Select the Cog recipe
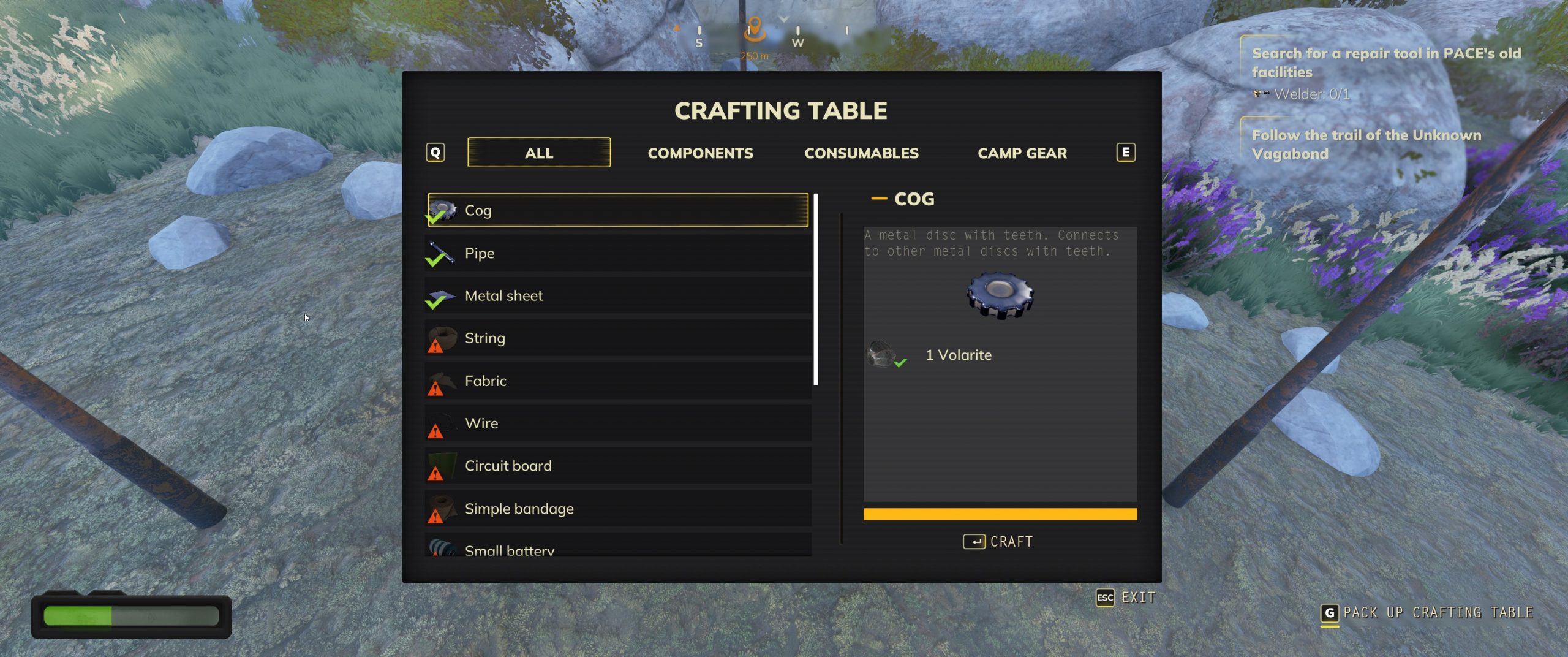The image size is (1568, 657). (x=617, y=210)
